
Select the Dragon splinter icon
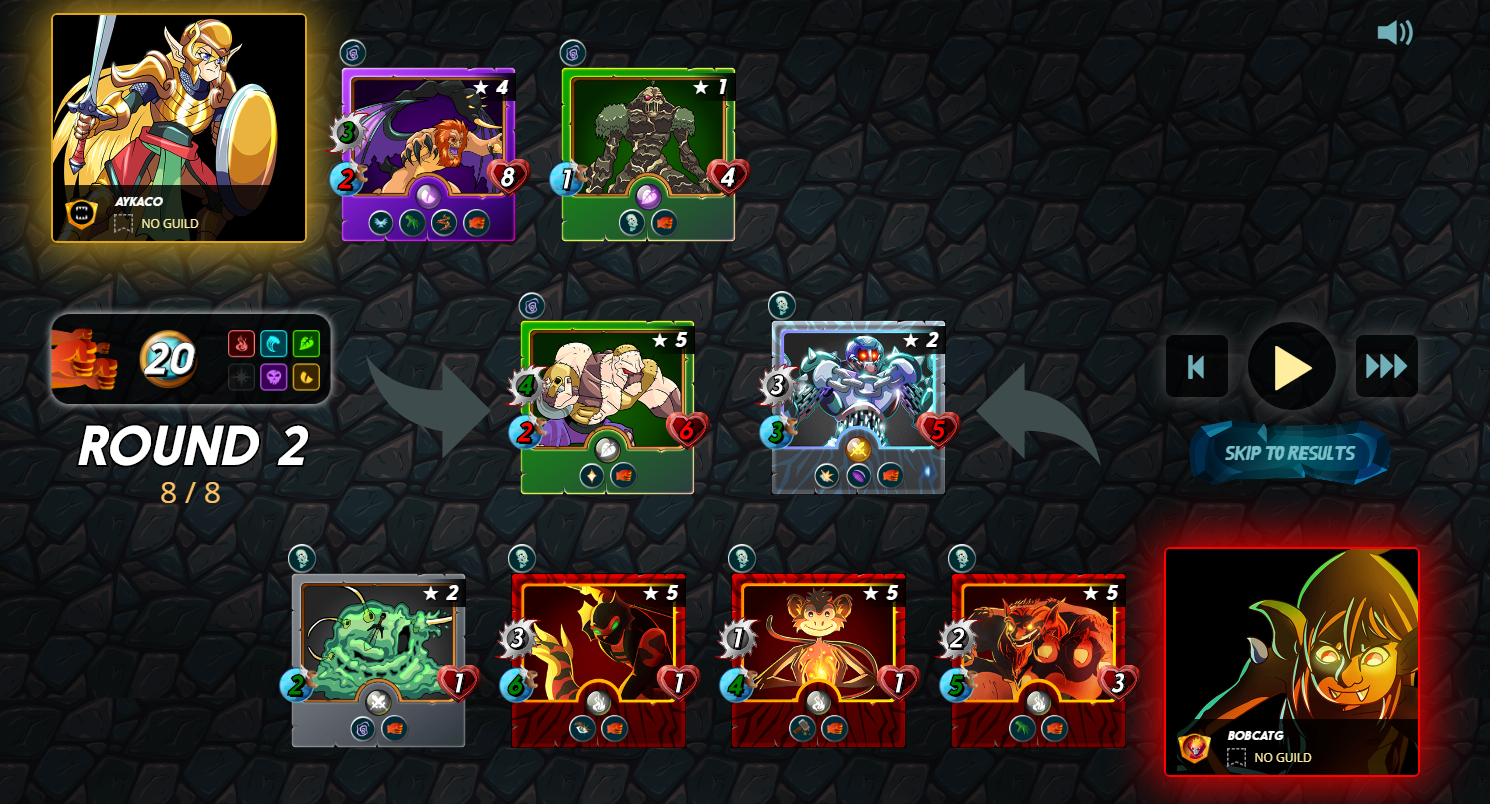click(x=306, y=377)
